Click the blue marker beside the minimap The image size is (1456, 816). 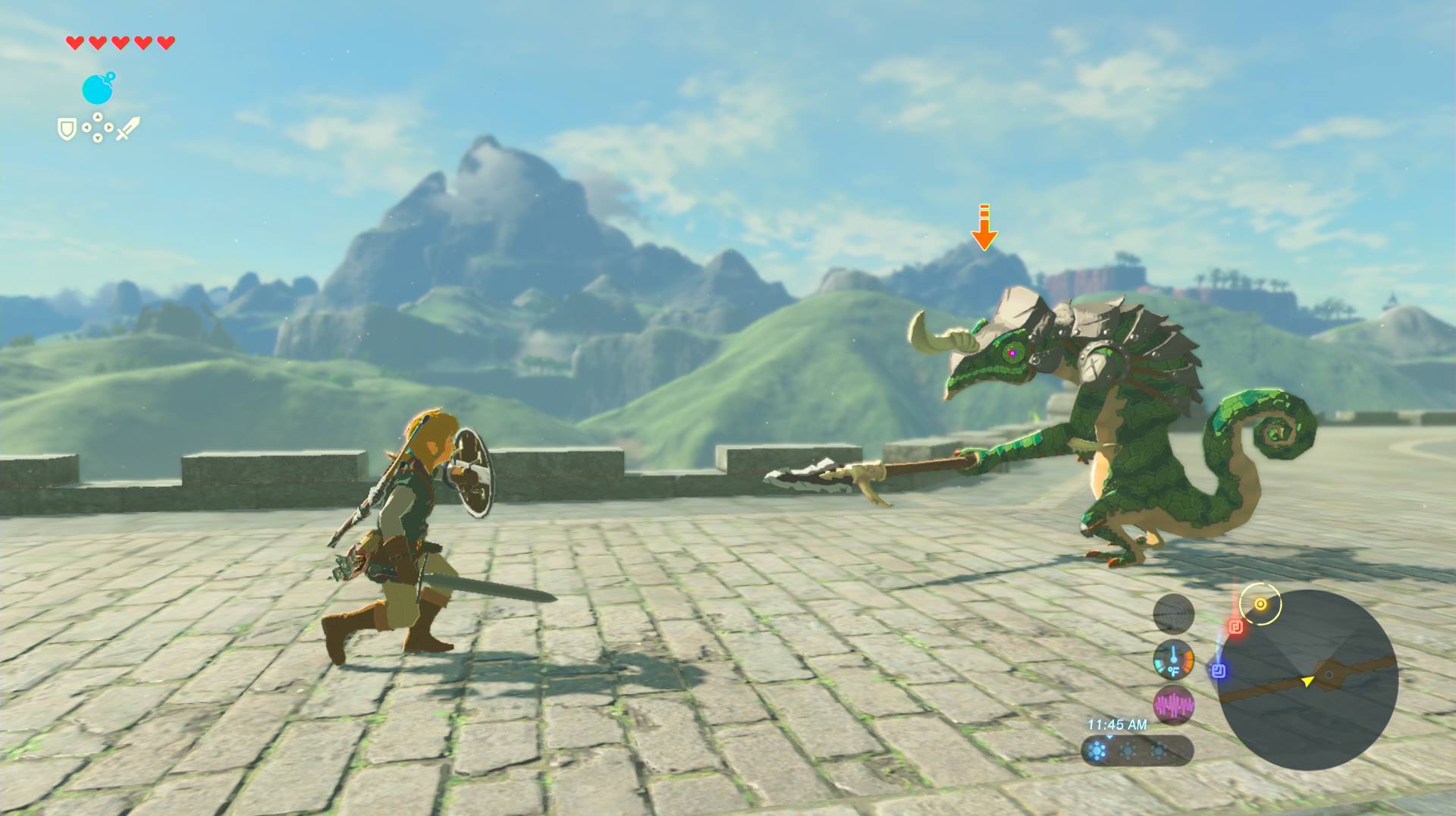coord(1218,672)
